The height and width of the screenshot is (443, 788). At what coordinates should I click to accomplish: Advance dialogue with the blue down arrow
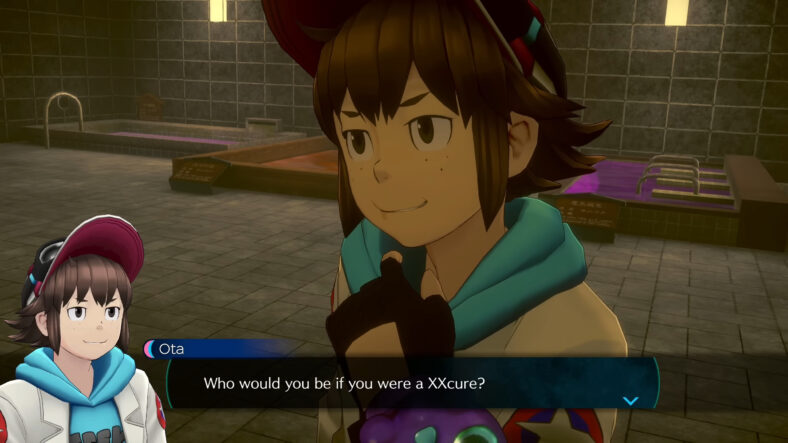(x=630, y=400)
